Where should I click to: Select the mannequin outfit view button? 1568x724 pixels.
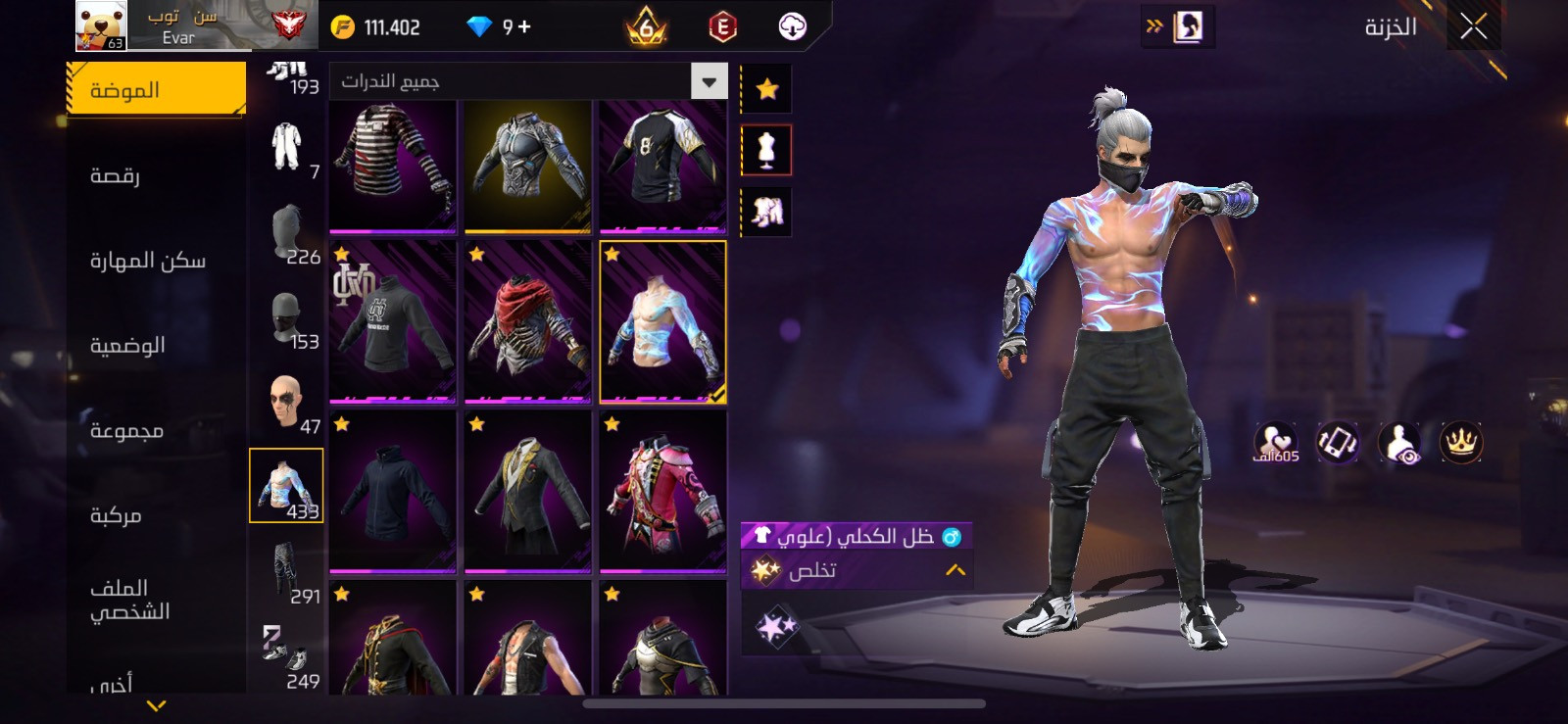(x=766, y=150)
